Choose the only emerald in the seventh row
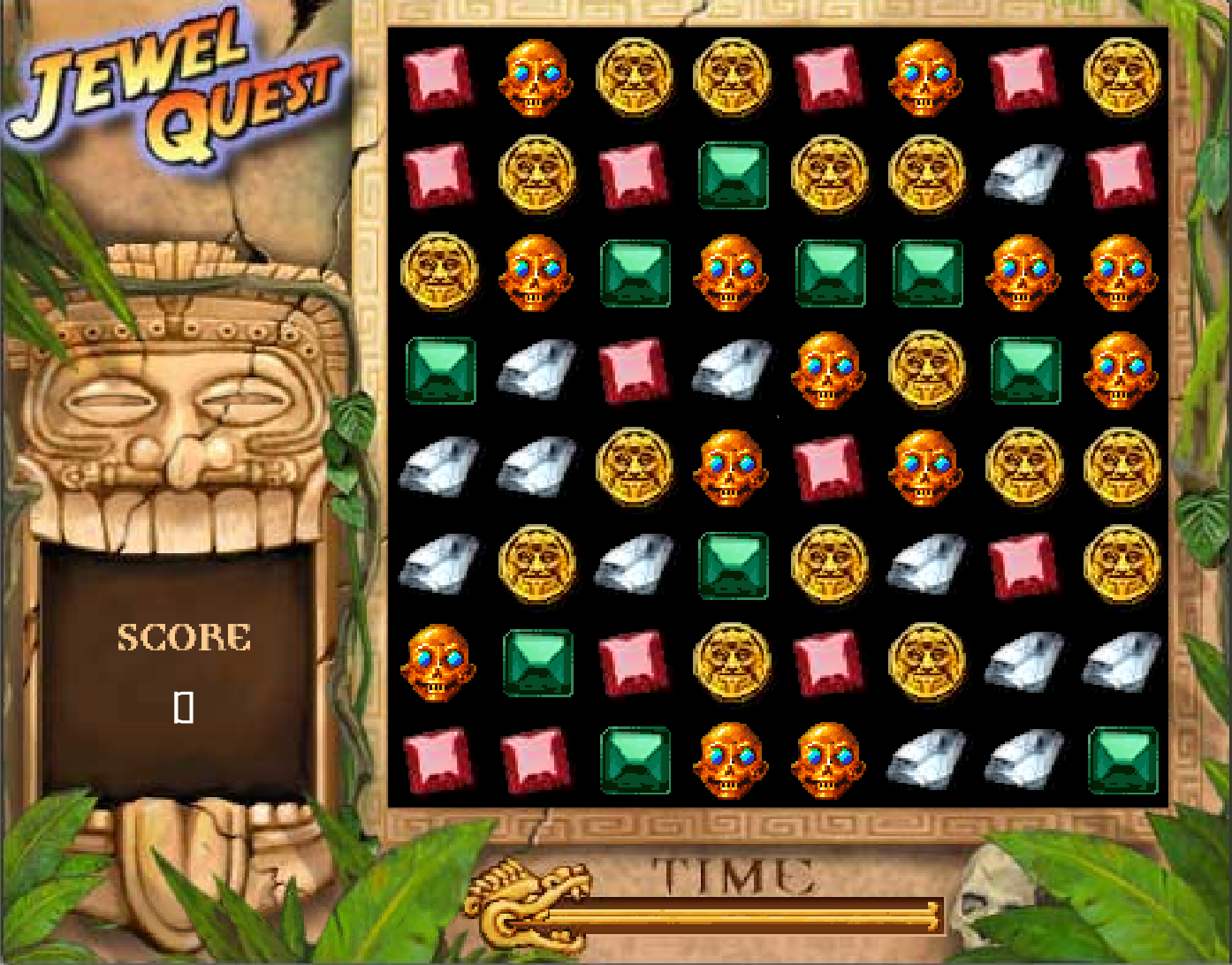 [536, 661]
